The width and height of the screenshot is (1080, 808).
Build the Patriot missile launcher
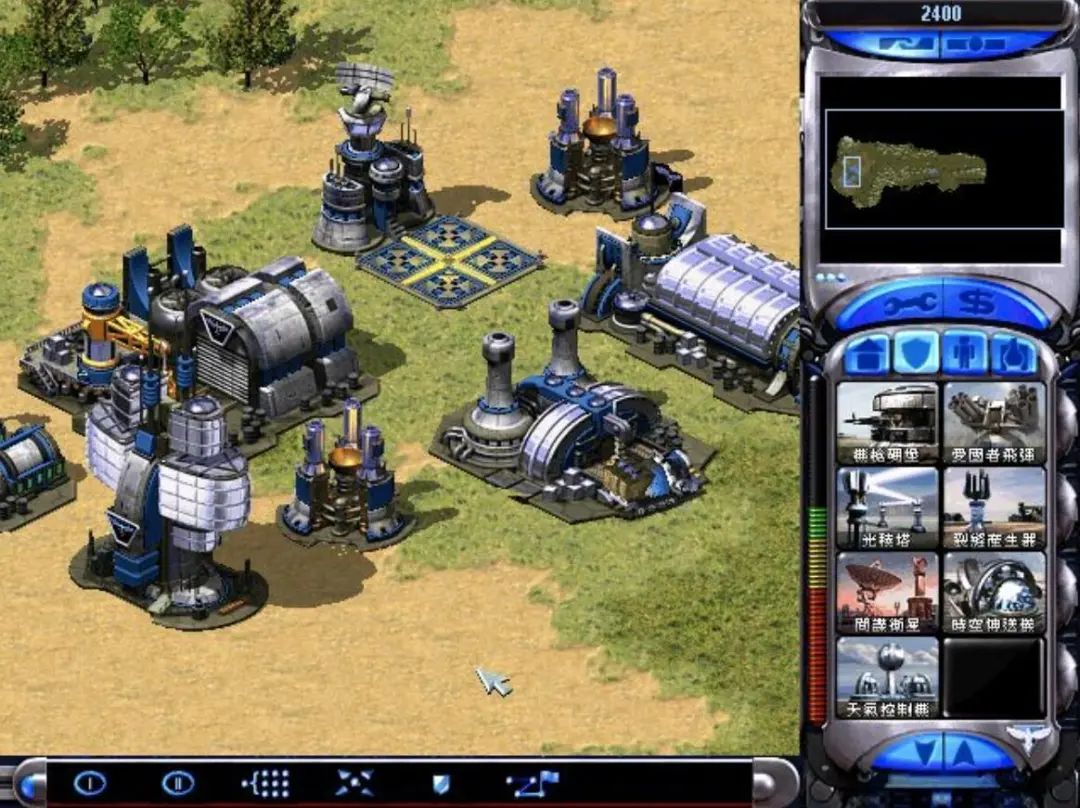point(994,423)
